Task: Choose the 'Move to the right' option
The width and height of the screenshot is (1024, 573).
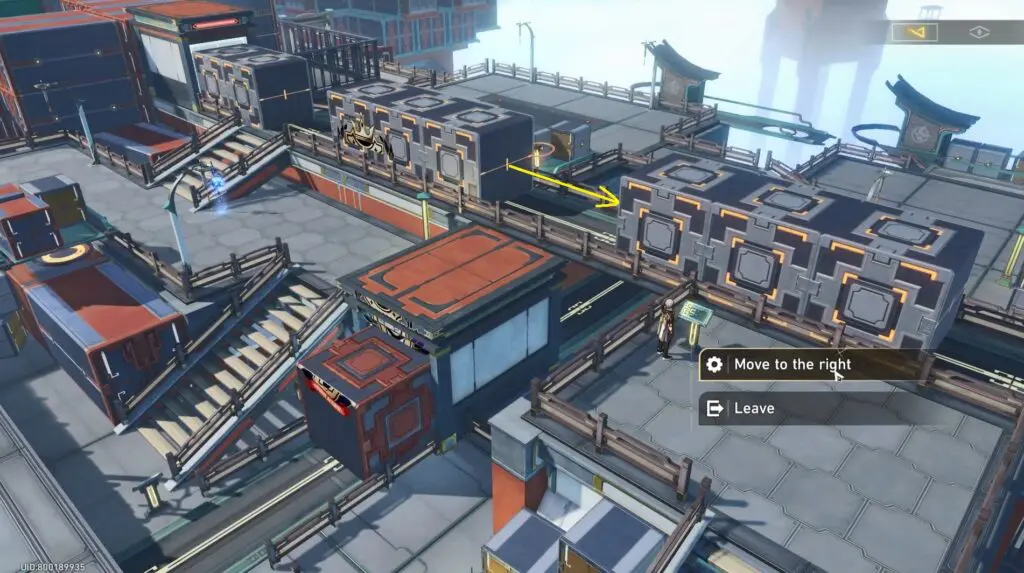Action: tap(790, 365)
